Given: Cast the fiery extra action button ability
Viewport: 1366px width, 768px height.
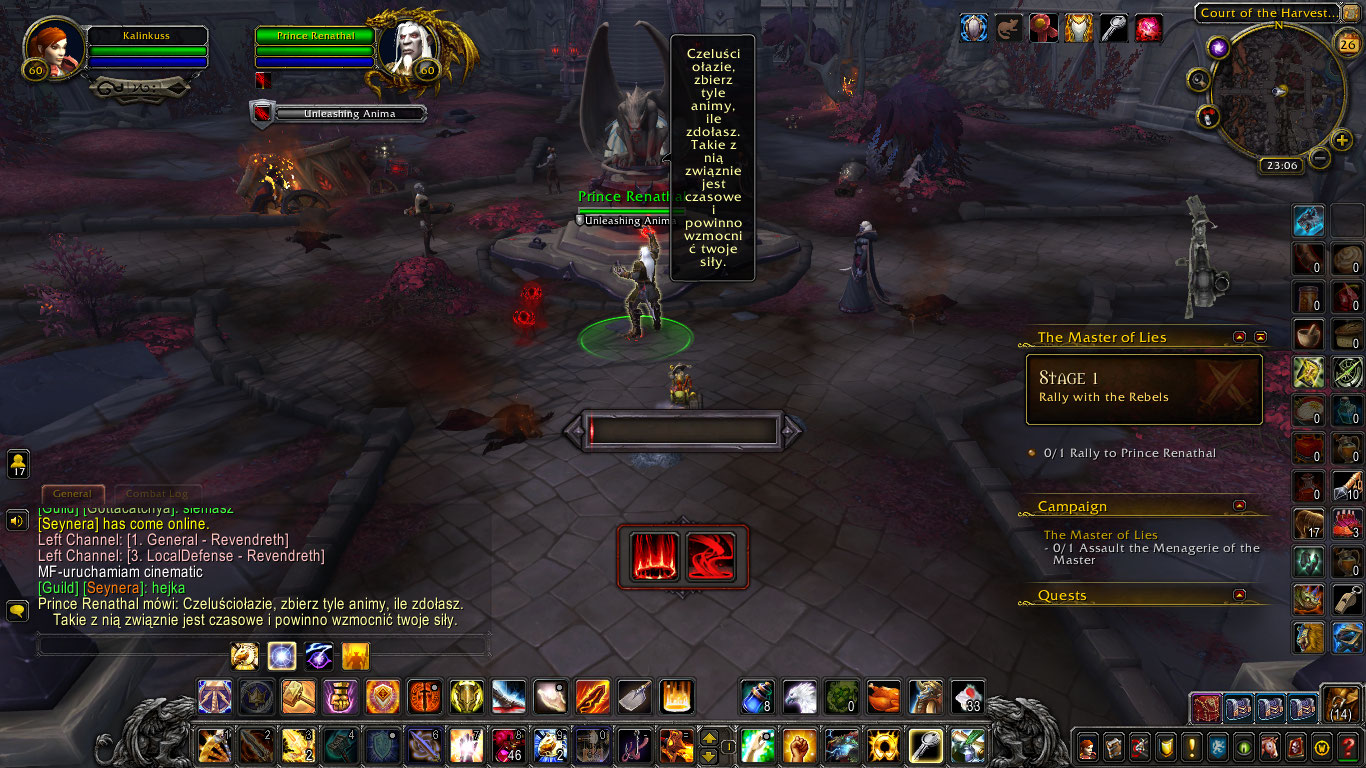Looking at the screenshot, I should pos(656,557).
